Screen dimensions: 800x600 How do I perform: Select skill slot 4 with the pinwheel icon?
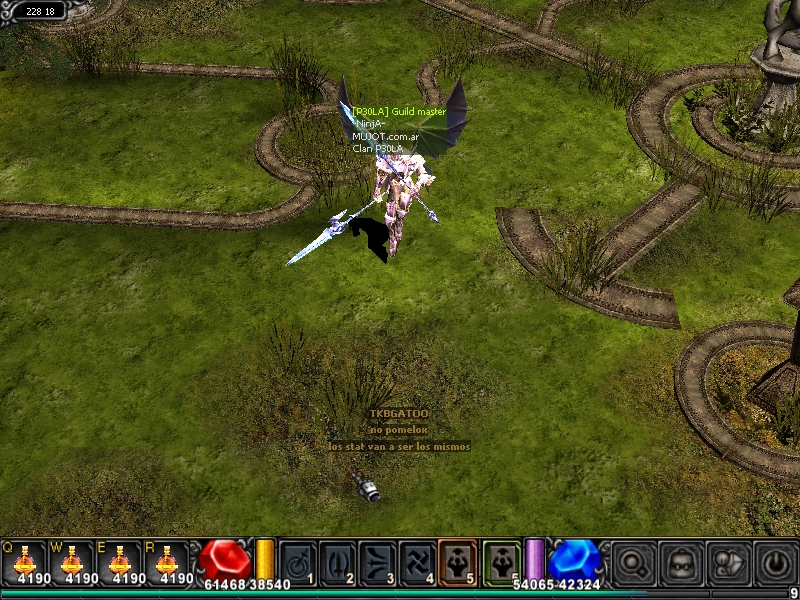click(x=418, y=562)
